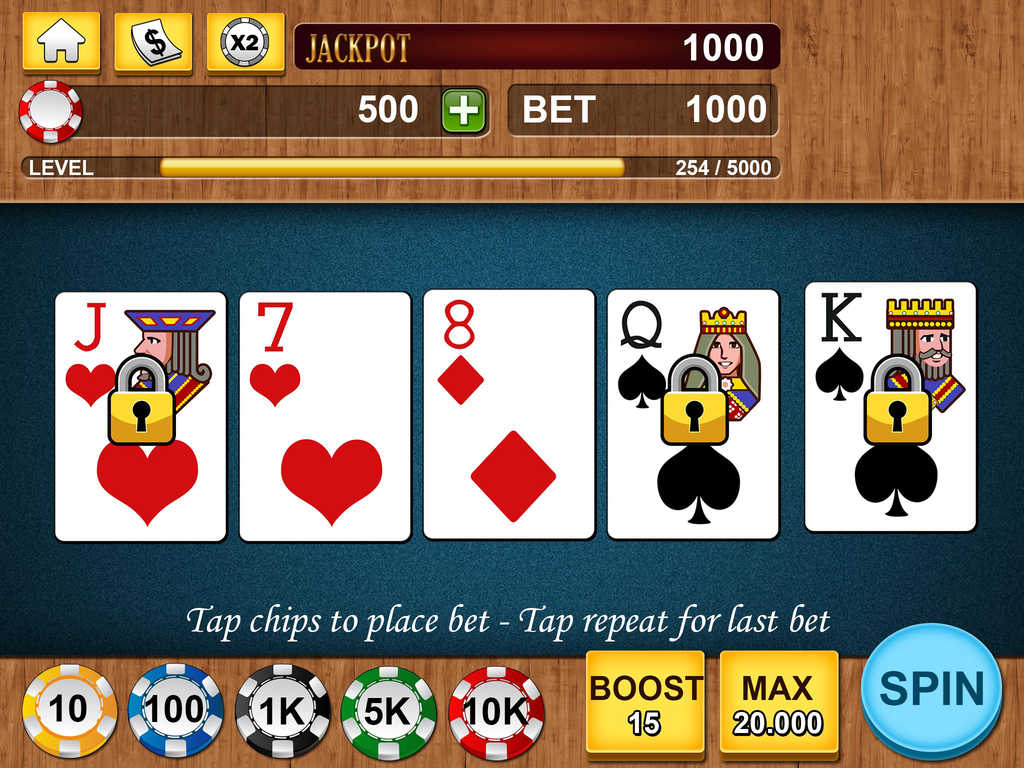Screen dimensions: 1024x768
Task: Tap the BOOST 15 button
Action: coord(645,702)
